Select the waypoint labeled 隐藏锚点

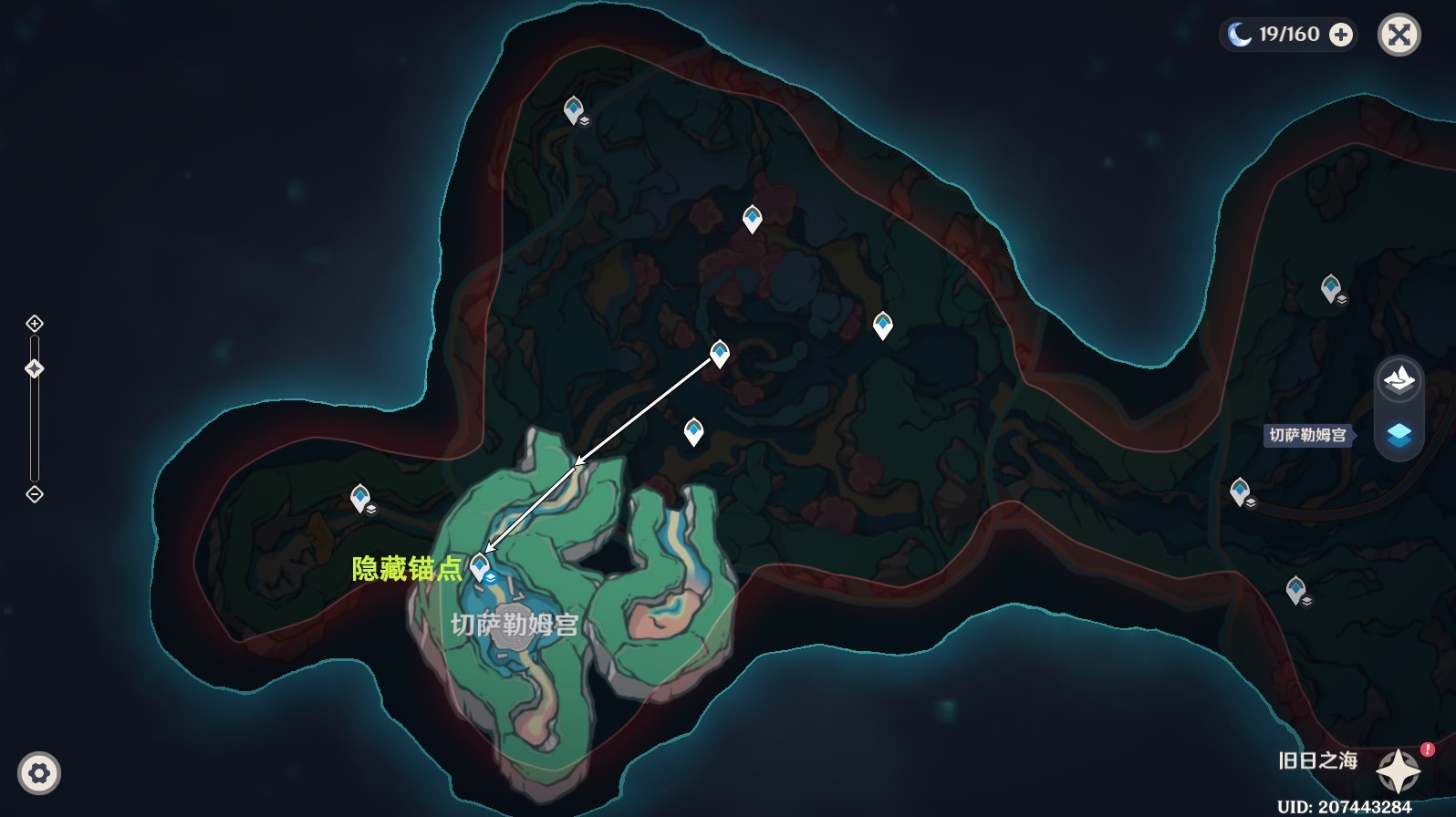pyautogui.click(x=480, y=567)
